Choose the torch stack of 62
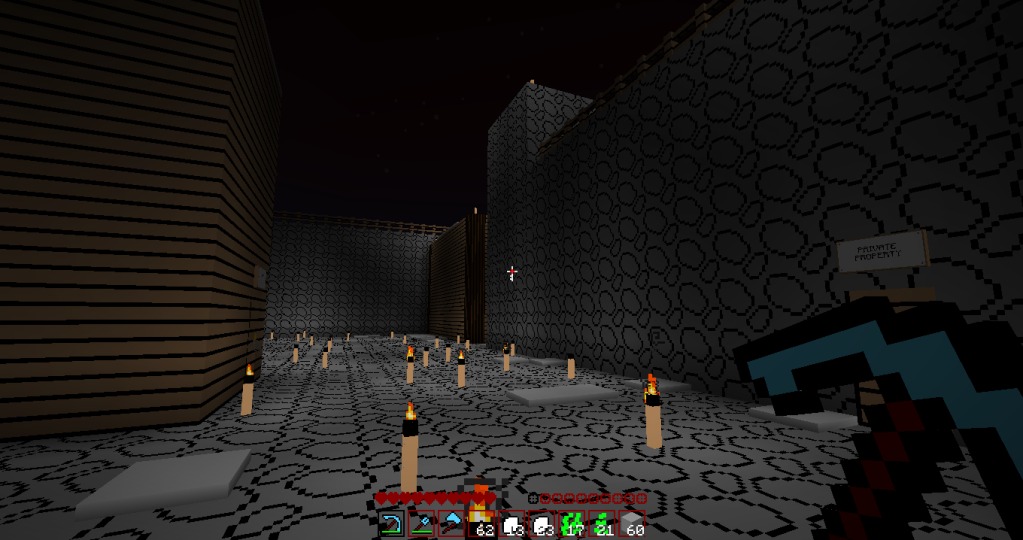Viewport: 1023px width, 540px height. click(x=482, y=523)
